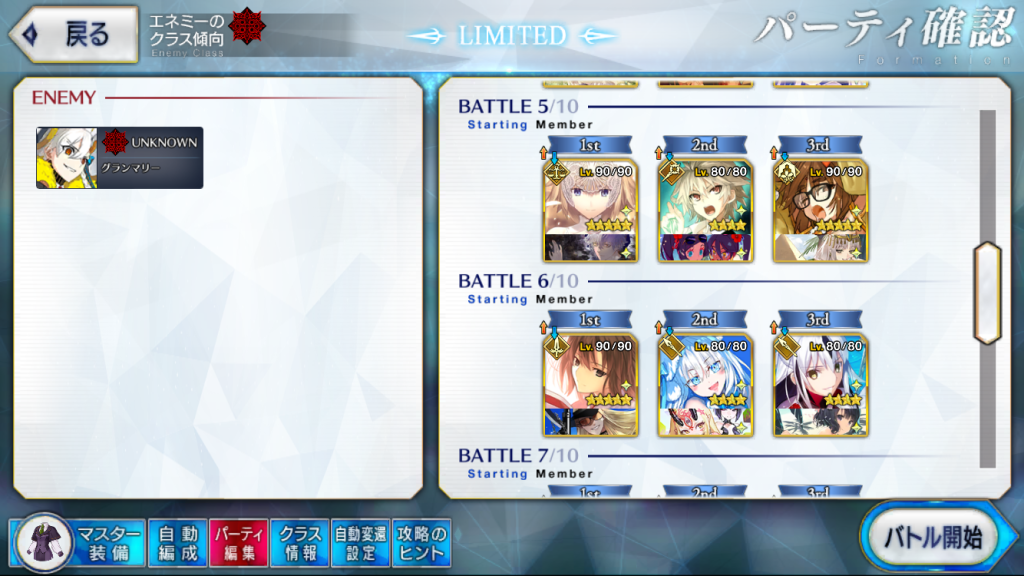The width and height of the screenshot is (1024, 576).
Task: Select Battle 5 first servant card
Action: [x=588, y=209]
